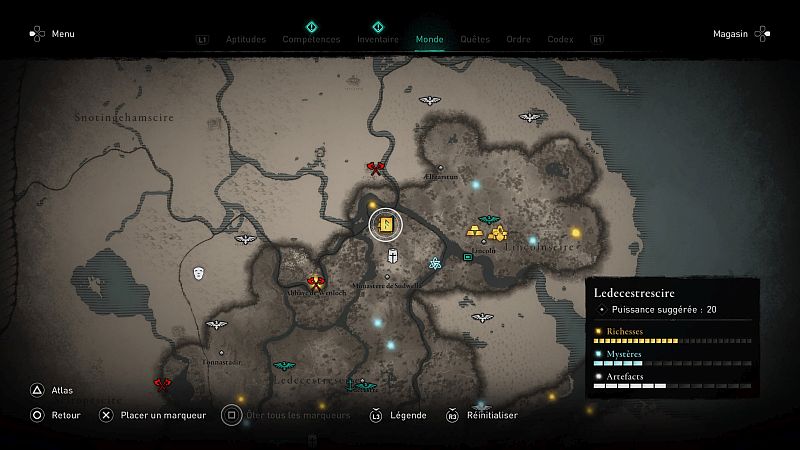Open the Ordre tab
Image resolution: width=800 pixels, height=450 pixels.
(x=518, y=39)
